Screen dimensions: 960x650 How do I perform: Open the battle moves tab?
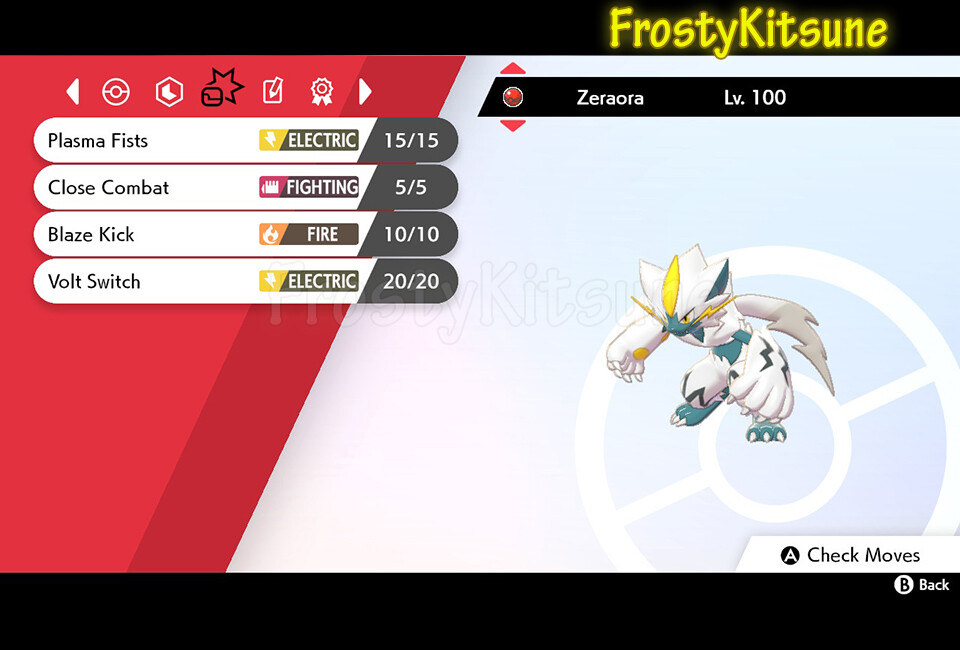[x=221, y=90]
